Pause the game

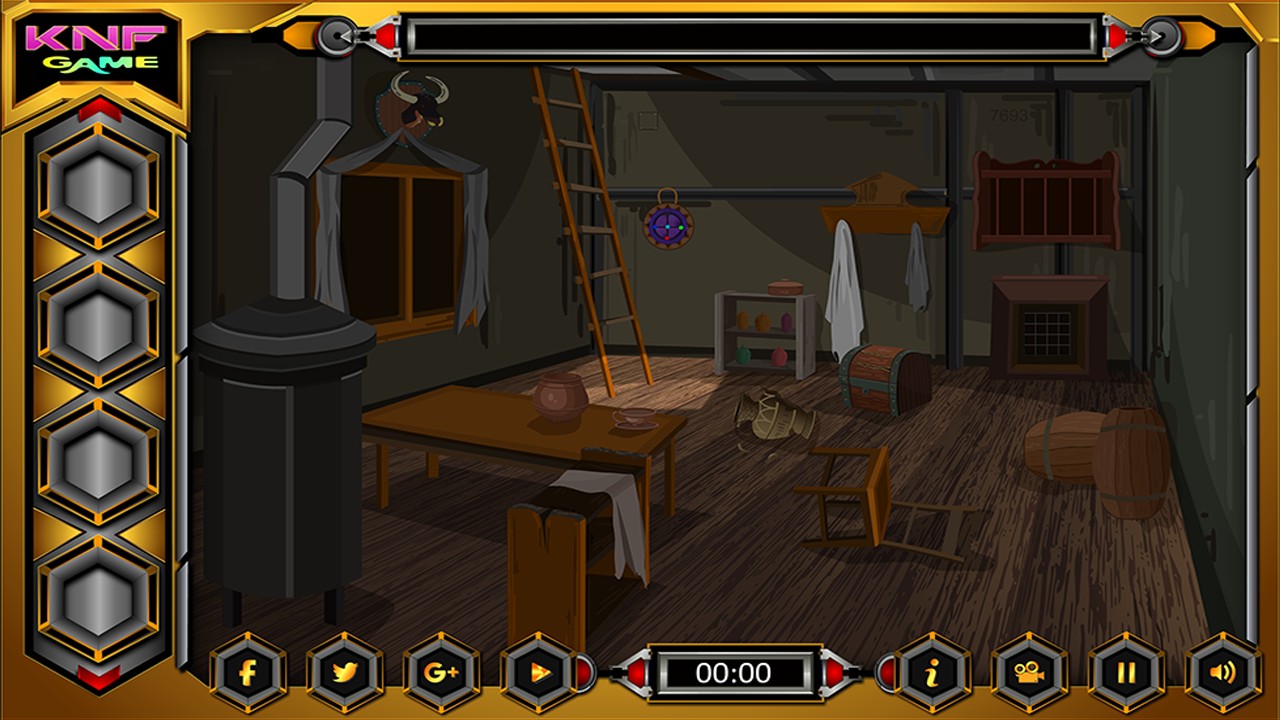tap(1126, 673)
